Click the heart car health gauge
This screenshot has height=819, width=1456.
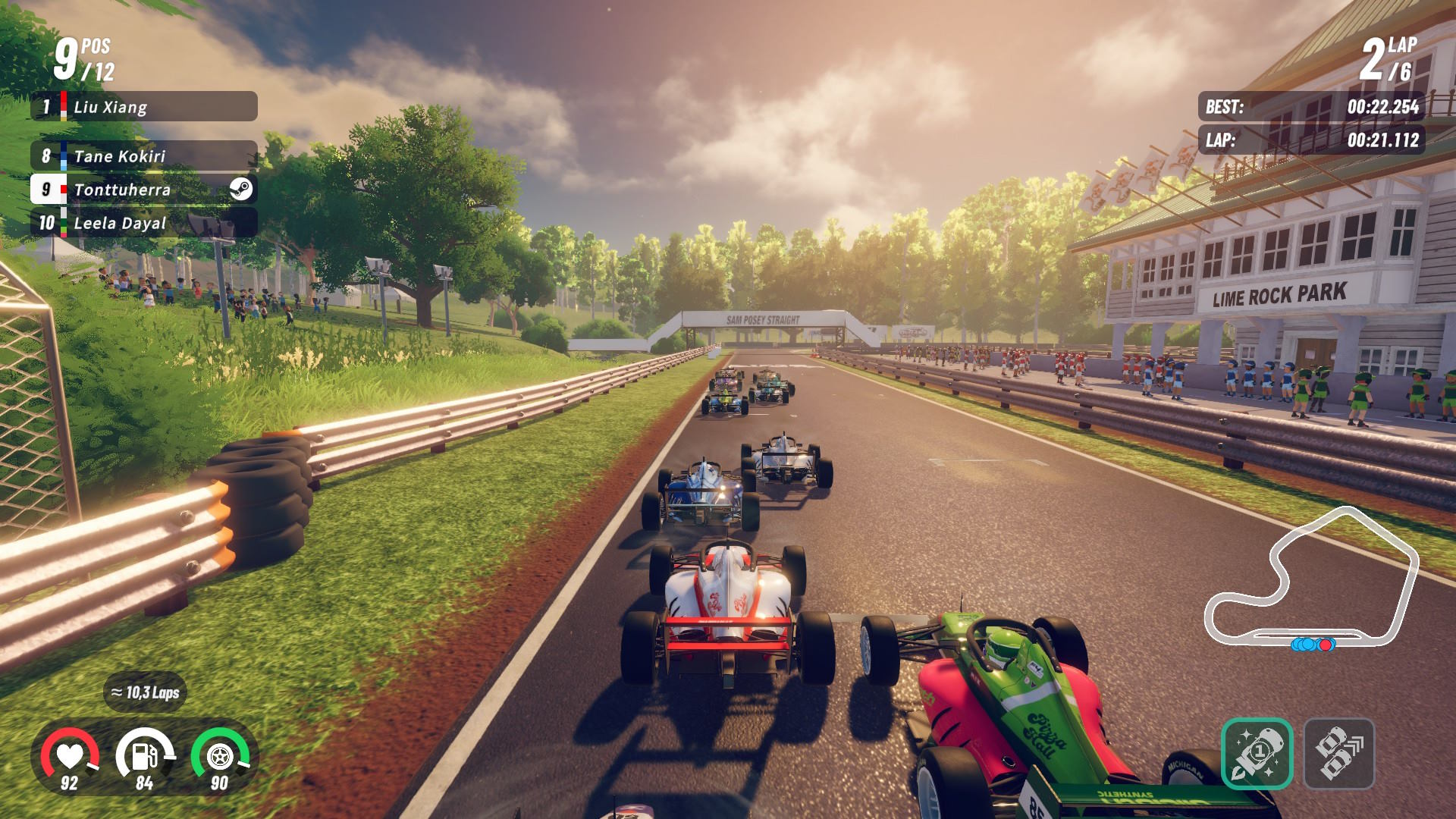70,758
